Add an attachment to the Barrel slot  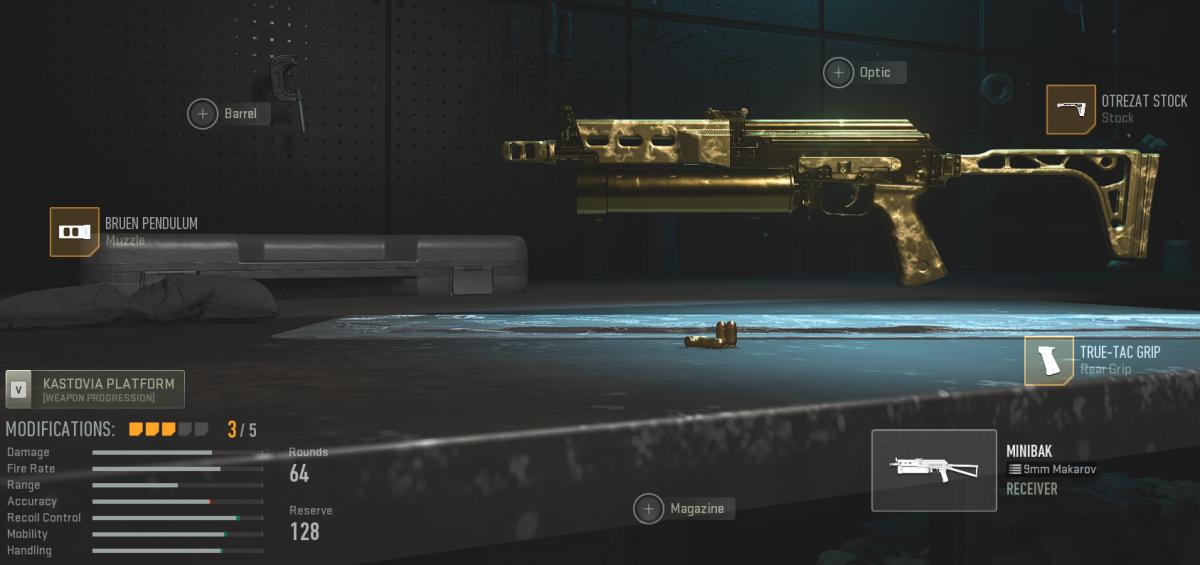pyautogui.click(x=203, y=114)
